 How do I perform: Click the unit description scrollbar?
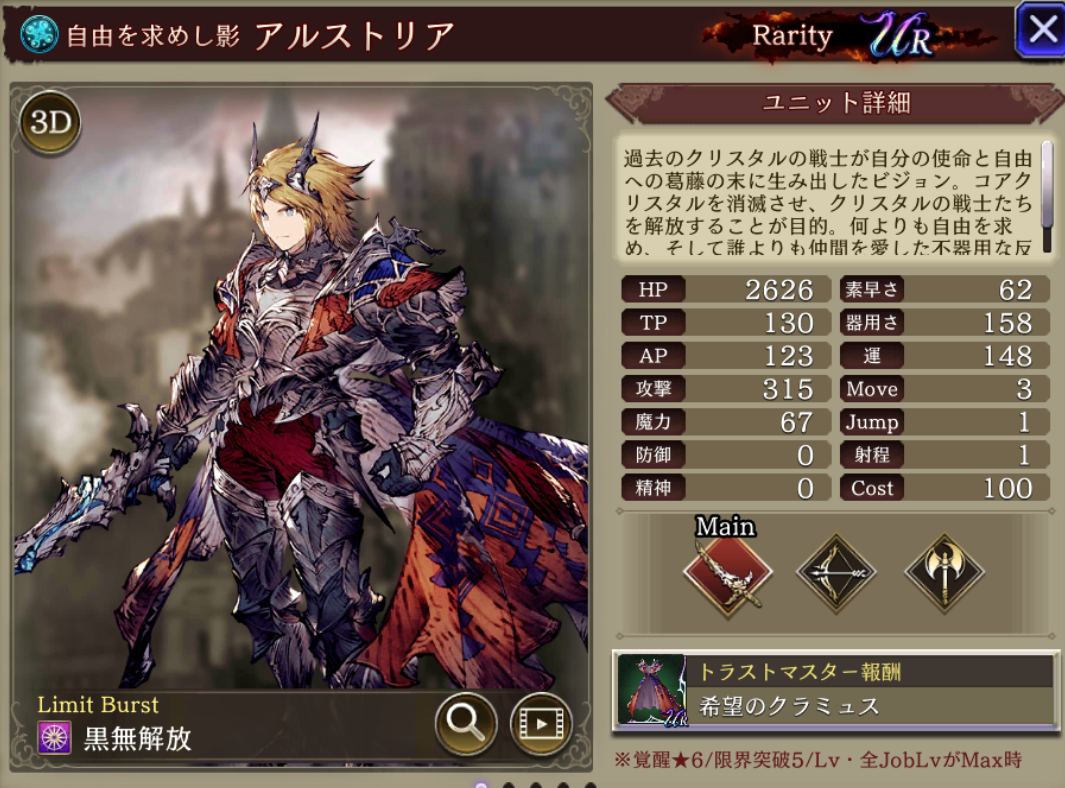[1047, 194]
